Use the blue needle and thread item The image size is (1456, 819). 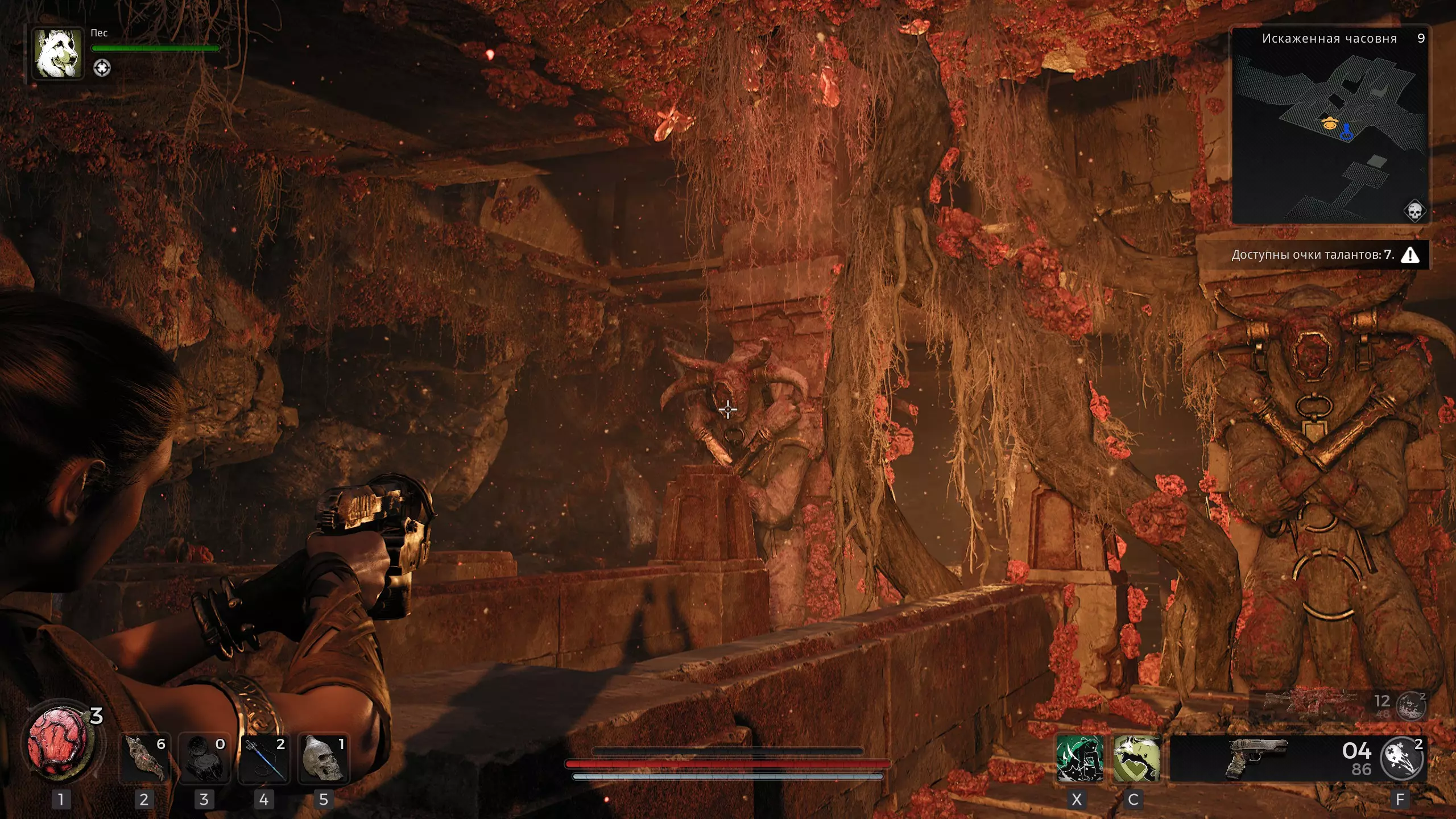pyautogui.click(x=264, y=758)
